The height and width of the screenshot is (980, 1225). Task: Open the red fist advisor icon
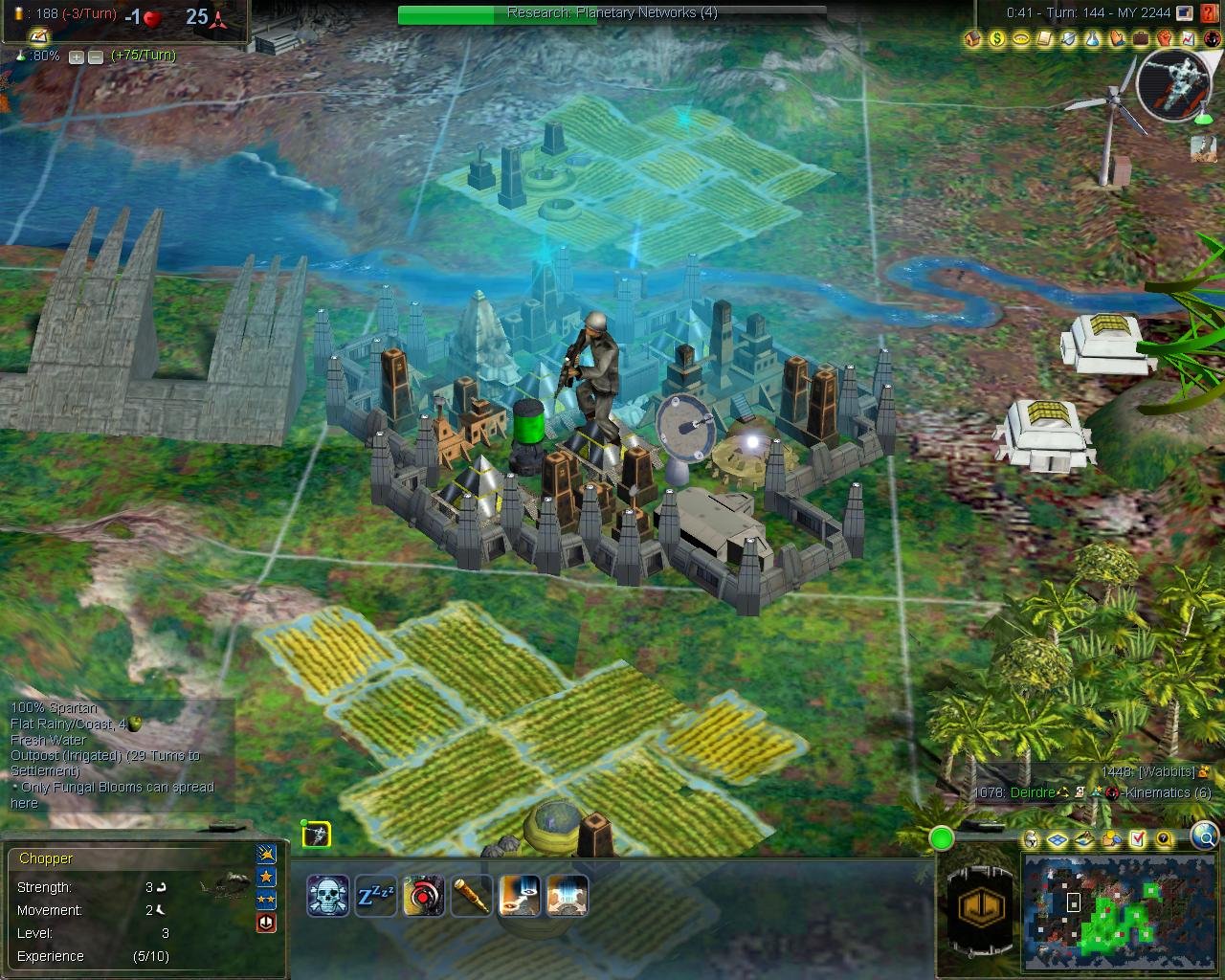(x=1165, y=39)
